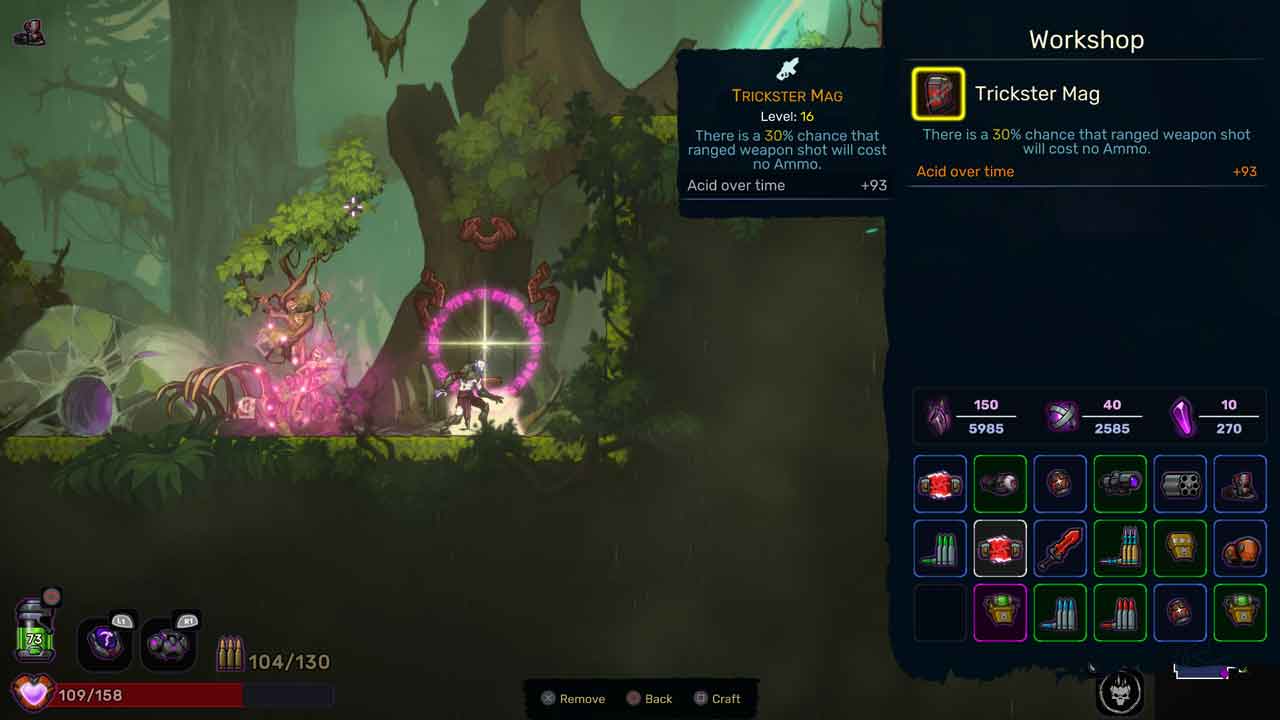Activate the purple orb ability icon
The height and width of the screenshot is (720, 1280).
click(x=105, y=642)
